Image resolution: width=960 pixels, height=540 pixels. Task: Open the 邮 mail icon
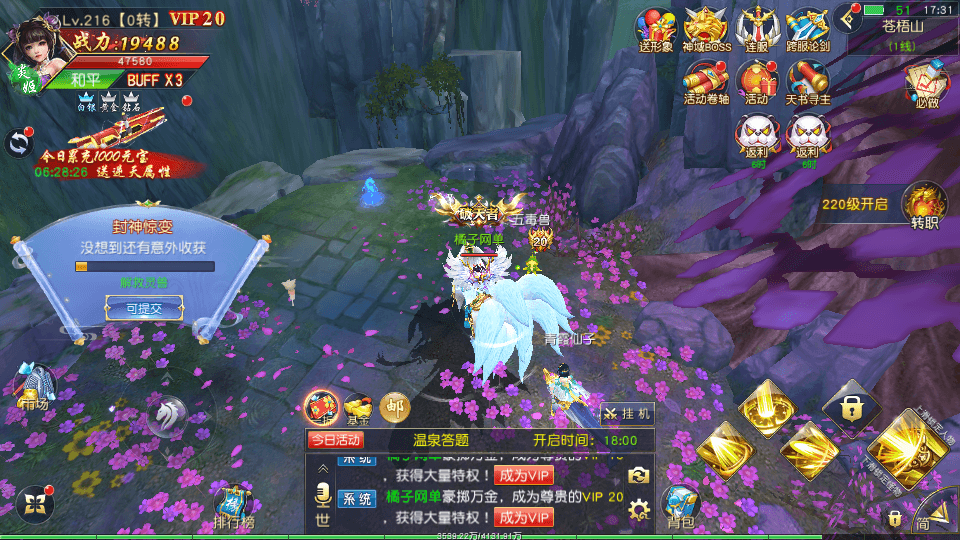coord(395,405)
